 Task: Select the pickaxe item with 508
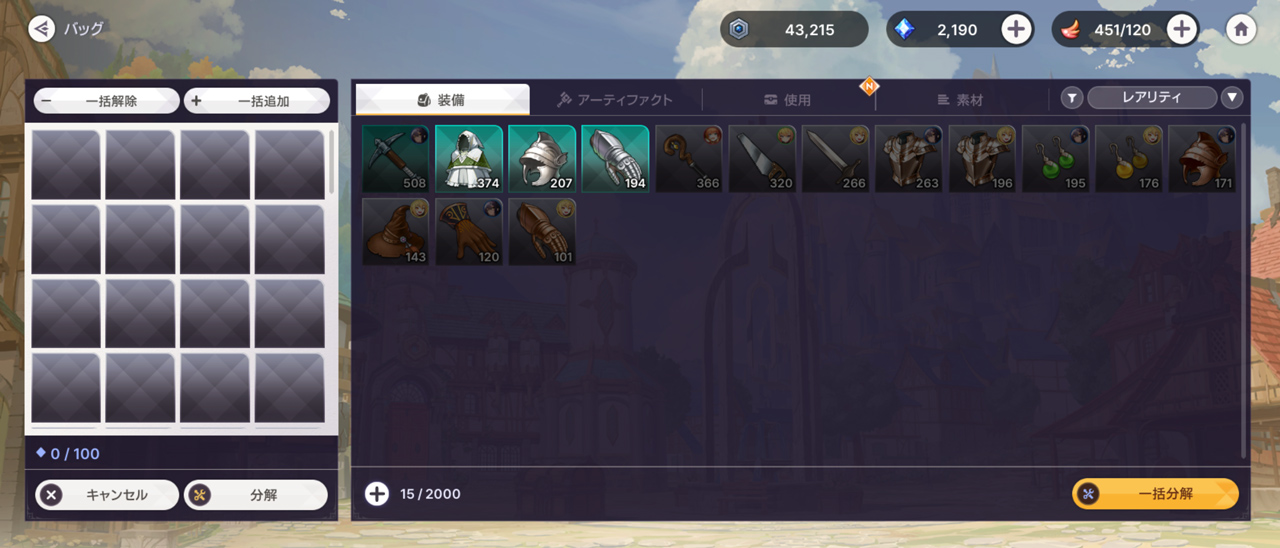[x=395, y=158]
